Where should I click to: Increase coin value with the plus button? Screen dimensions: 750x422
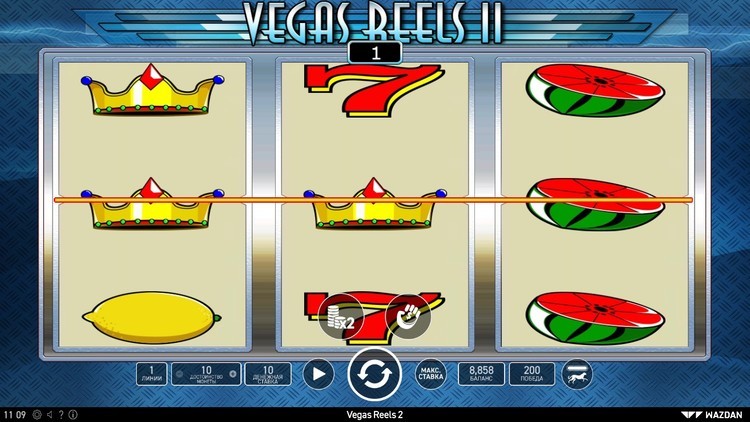pyautogui.click(x=233, y=374)
